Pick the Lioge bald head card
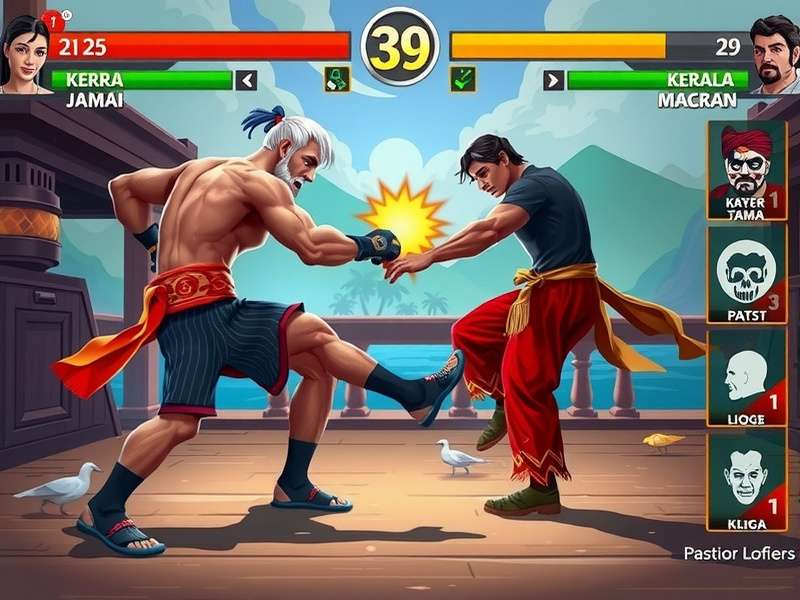Viewport: 800px width, 600px height. (747, 378)
